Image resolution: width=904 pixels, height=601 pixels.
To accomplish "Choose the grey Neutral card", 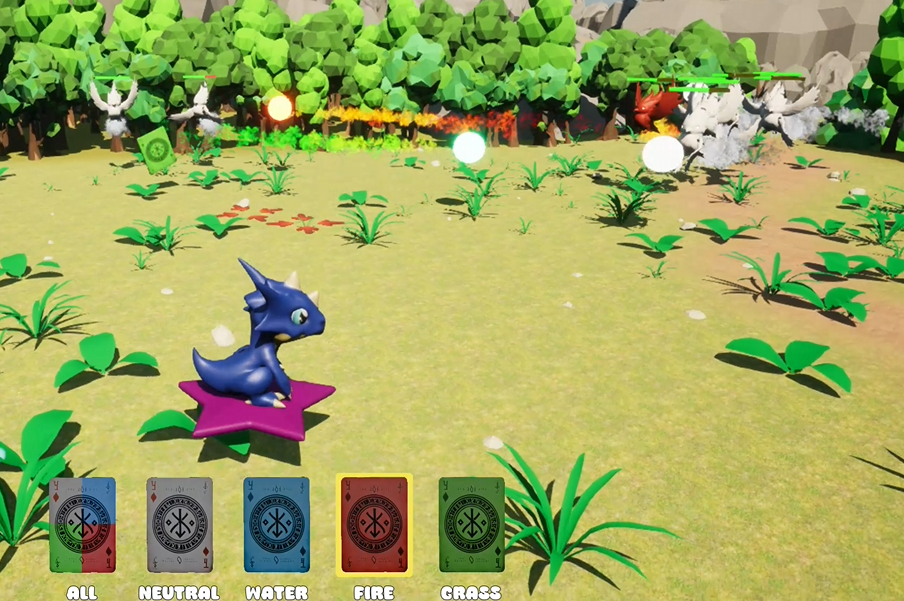I will [180, 525].
